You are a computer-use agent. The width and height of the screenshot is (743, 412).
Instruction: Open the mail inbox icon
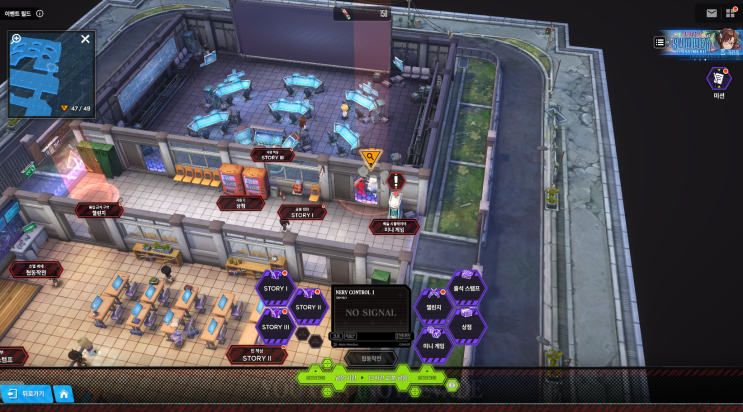(712, 13)
